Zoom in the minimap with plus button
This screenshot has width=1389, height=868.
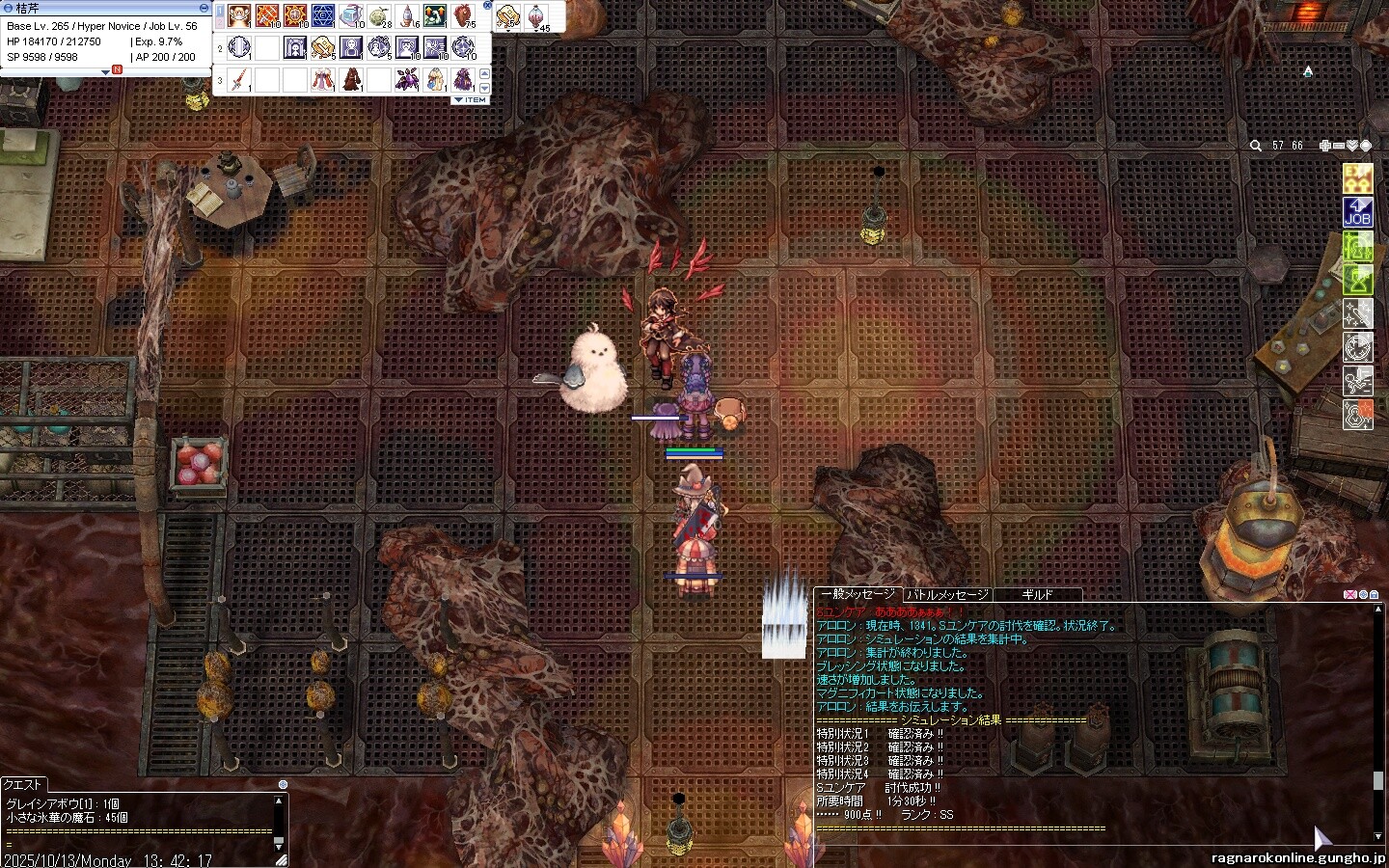pos(1325,146)
